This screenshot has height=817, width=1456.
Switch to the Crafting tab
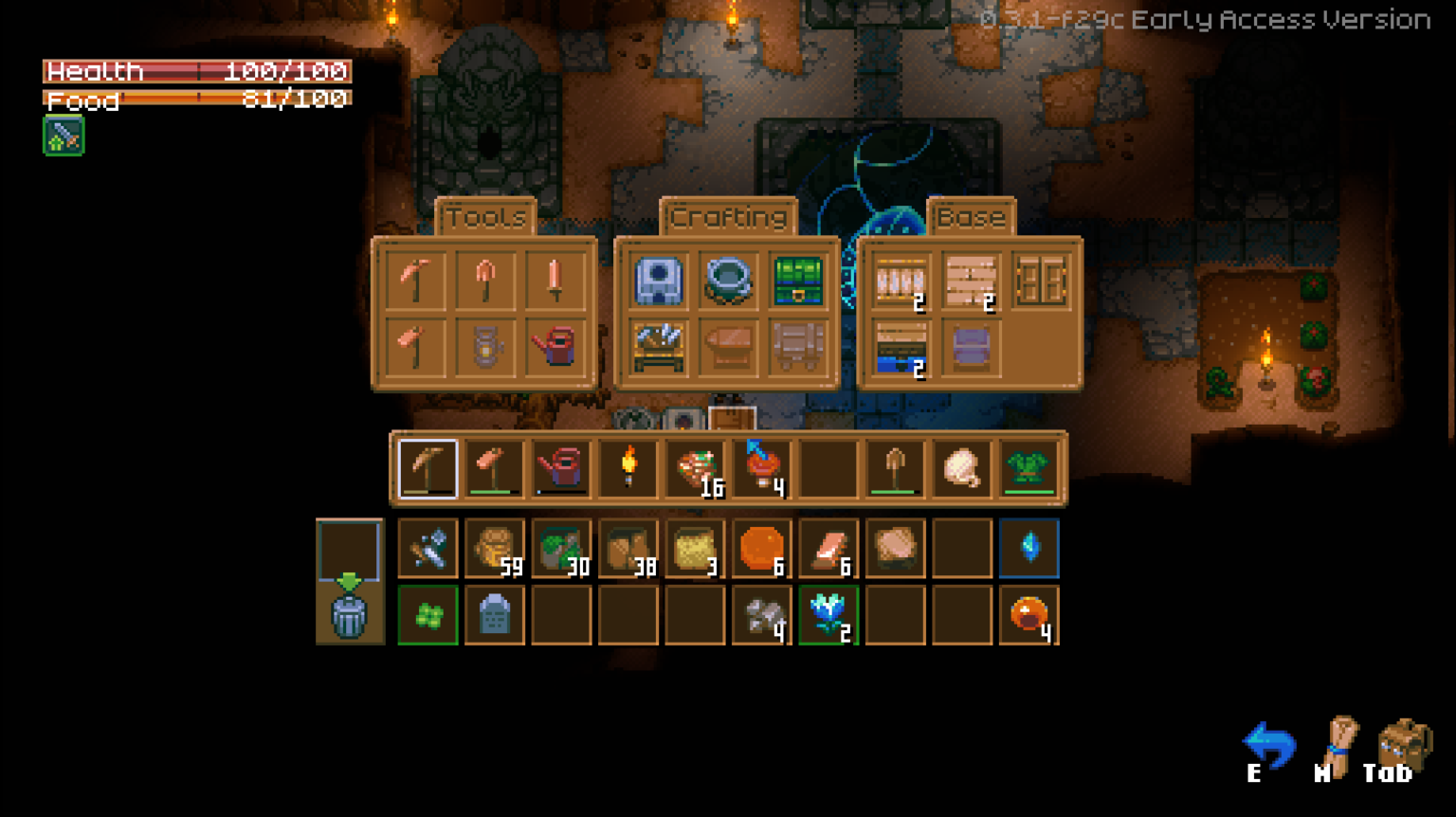pyautogui.click(x=730, y=216)
